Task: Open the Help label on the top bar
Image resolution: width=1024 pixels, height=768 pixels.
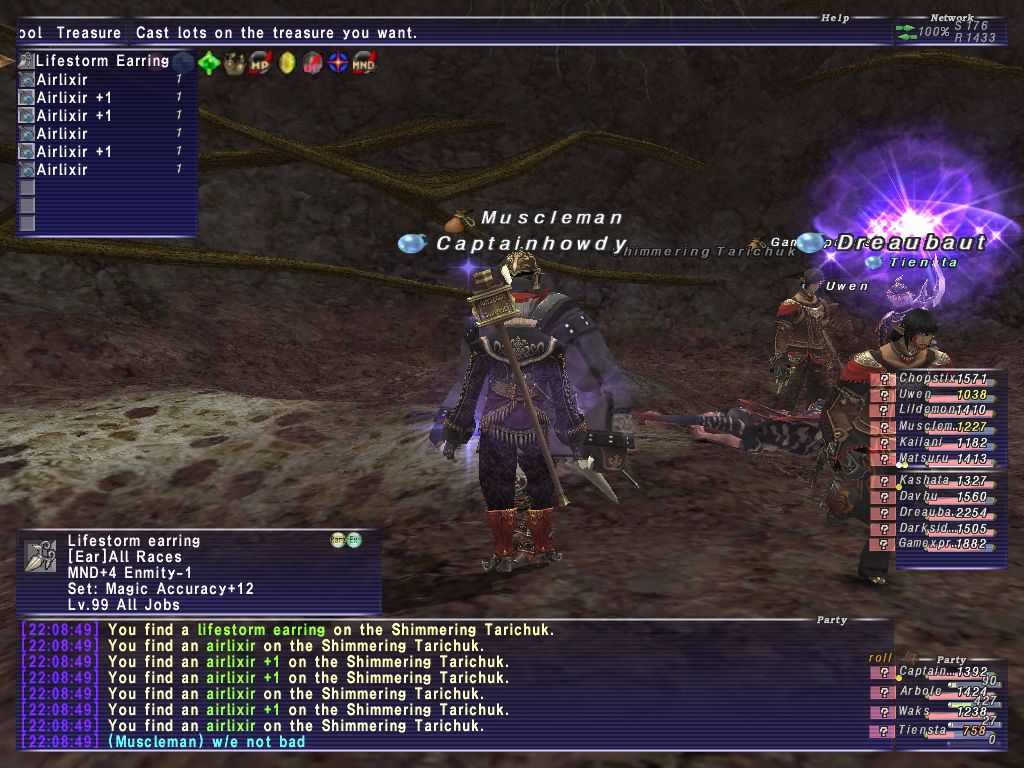Action: pos(833,17)
